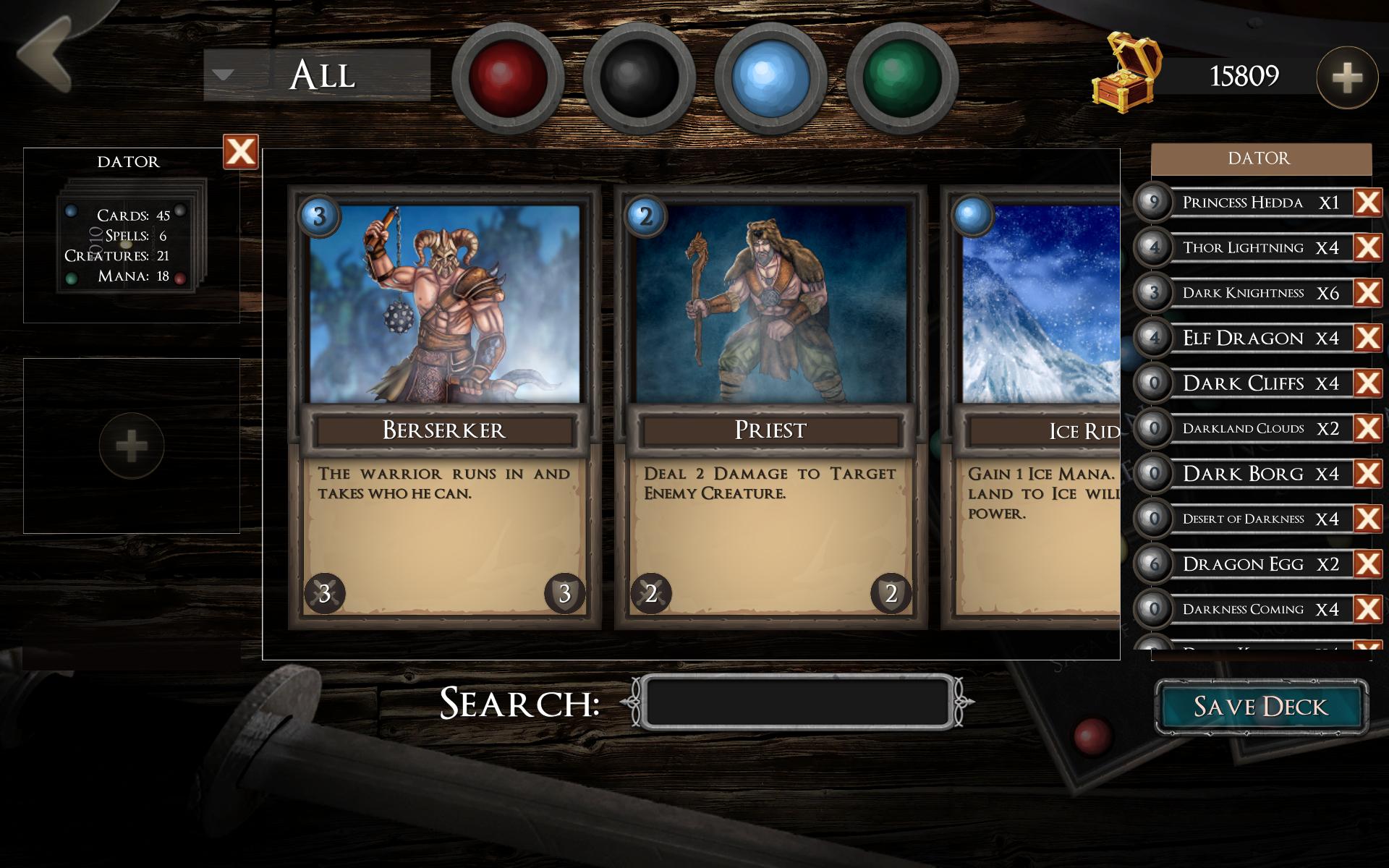Remove one Thor Lightning from deck list

(x=1367, y=247)
